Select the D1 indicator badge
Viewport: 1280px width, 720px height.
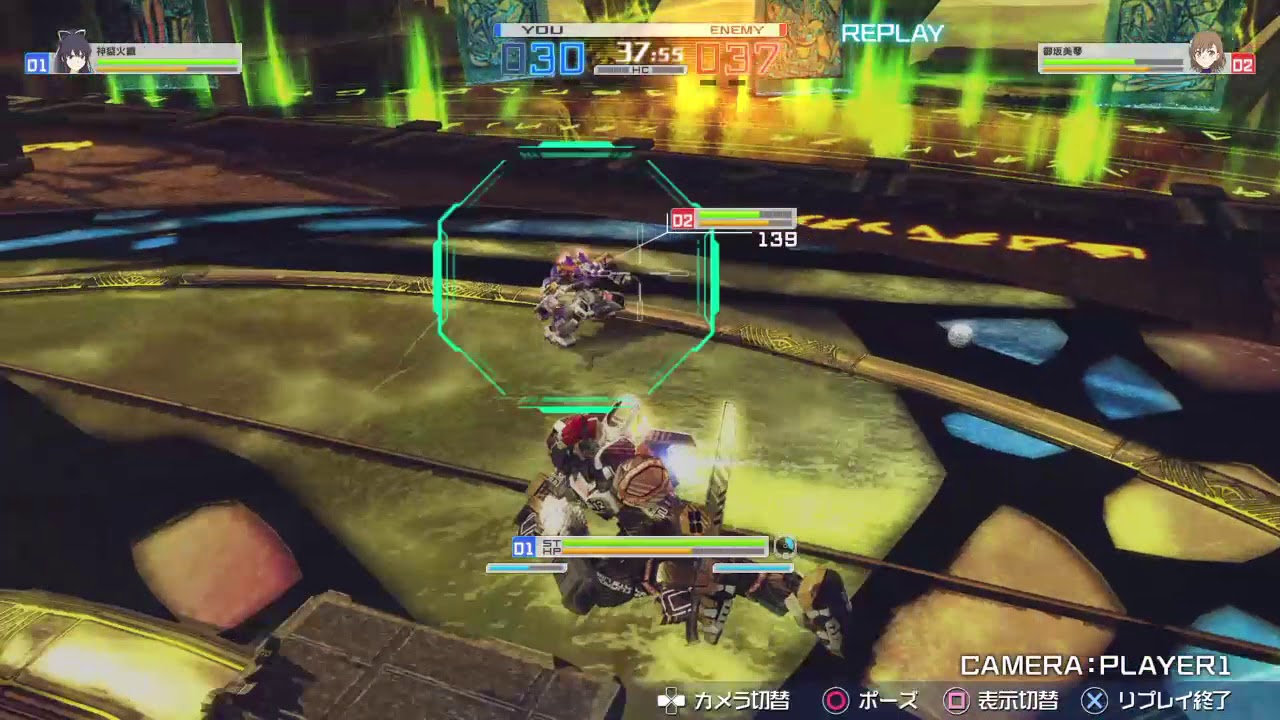tap(522, 548)
